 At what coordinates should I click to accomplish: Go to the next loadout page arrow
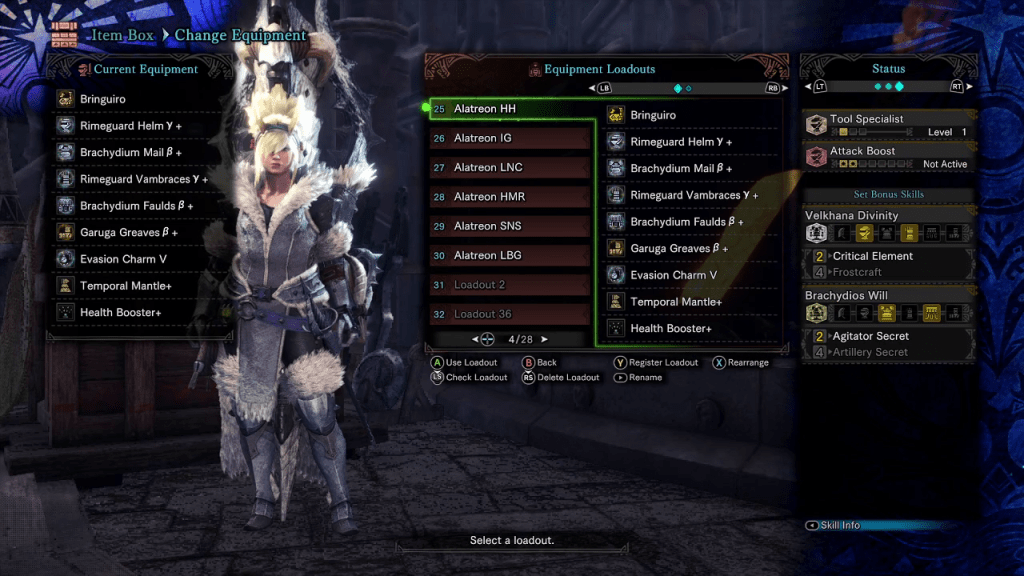(544, 340)
